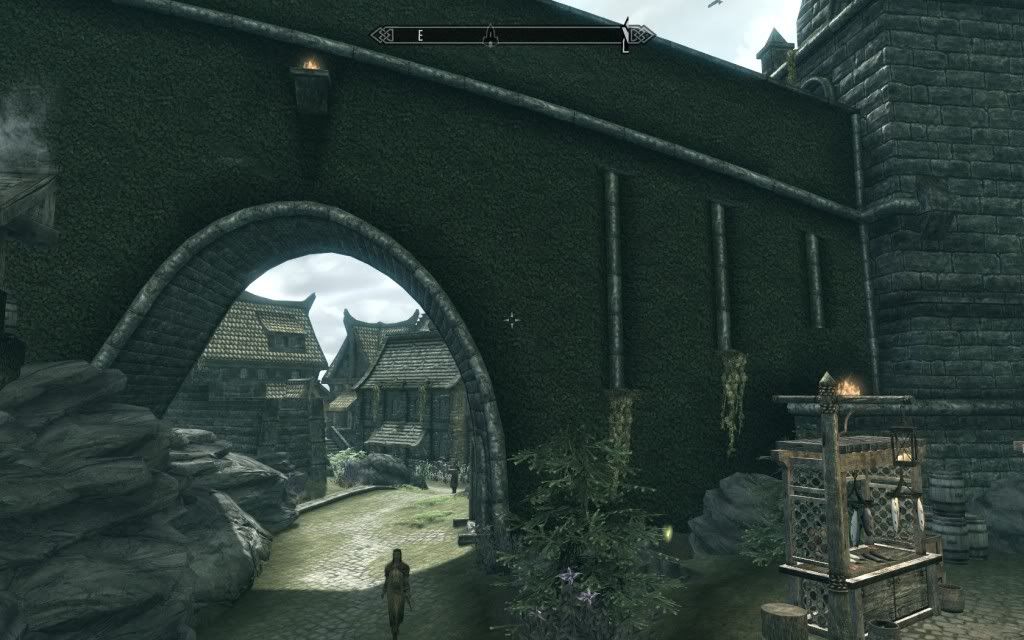Viewport: 1024px width, 640px height.
Task: Select the East marker on the compass
Action: coord(421,35)
